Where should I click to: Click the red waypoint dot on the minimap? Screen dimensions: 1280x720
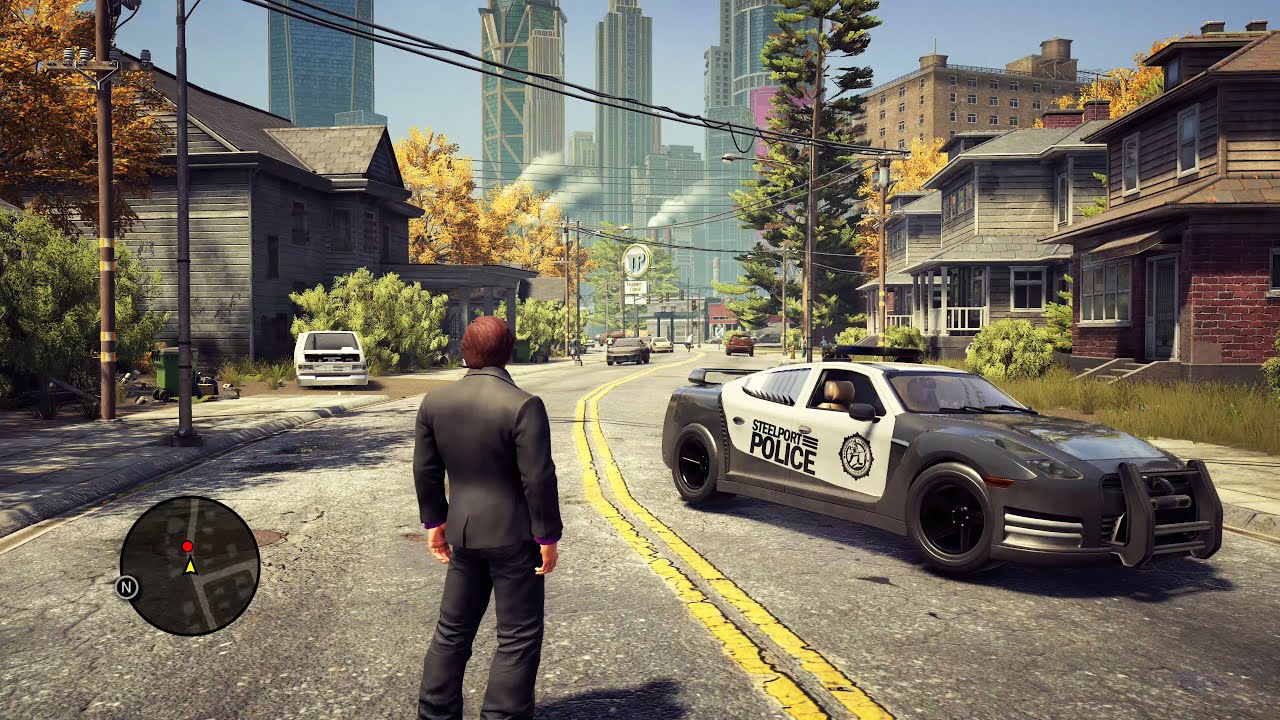point(188,546)
